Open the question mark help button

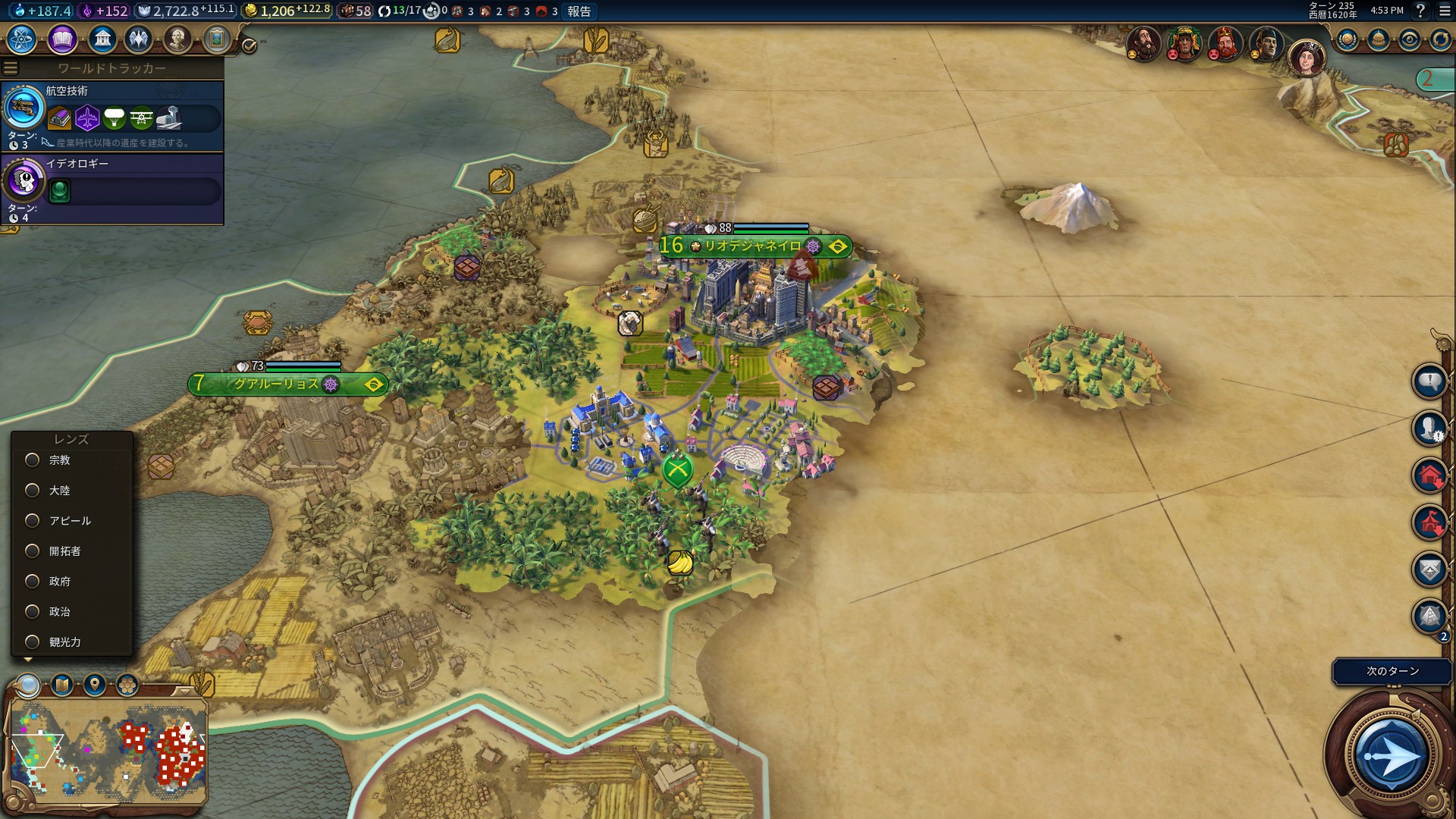1420,11
